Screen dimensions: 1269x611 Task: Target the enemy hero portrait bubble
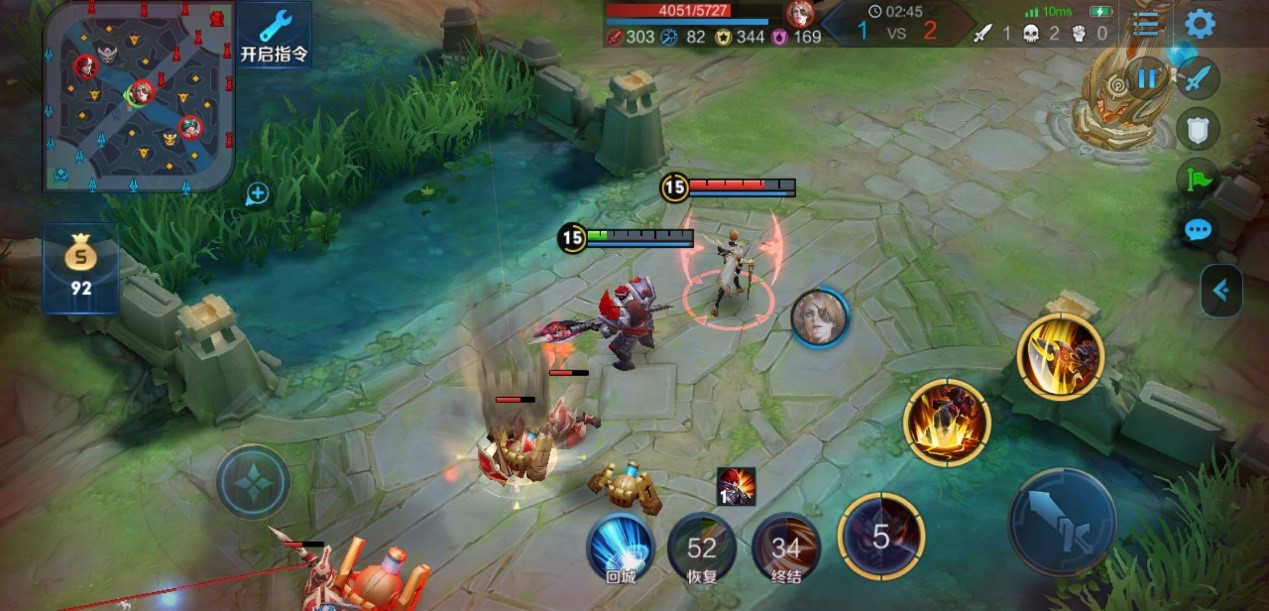point(819,319)
